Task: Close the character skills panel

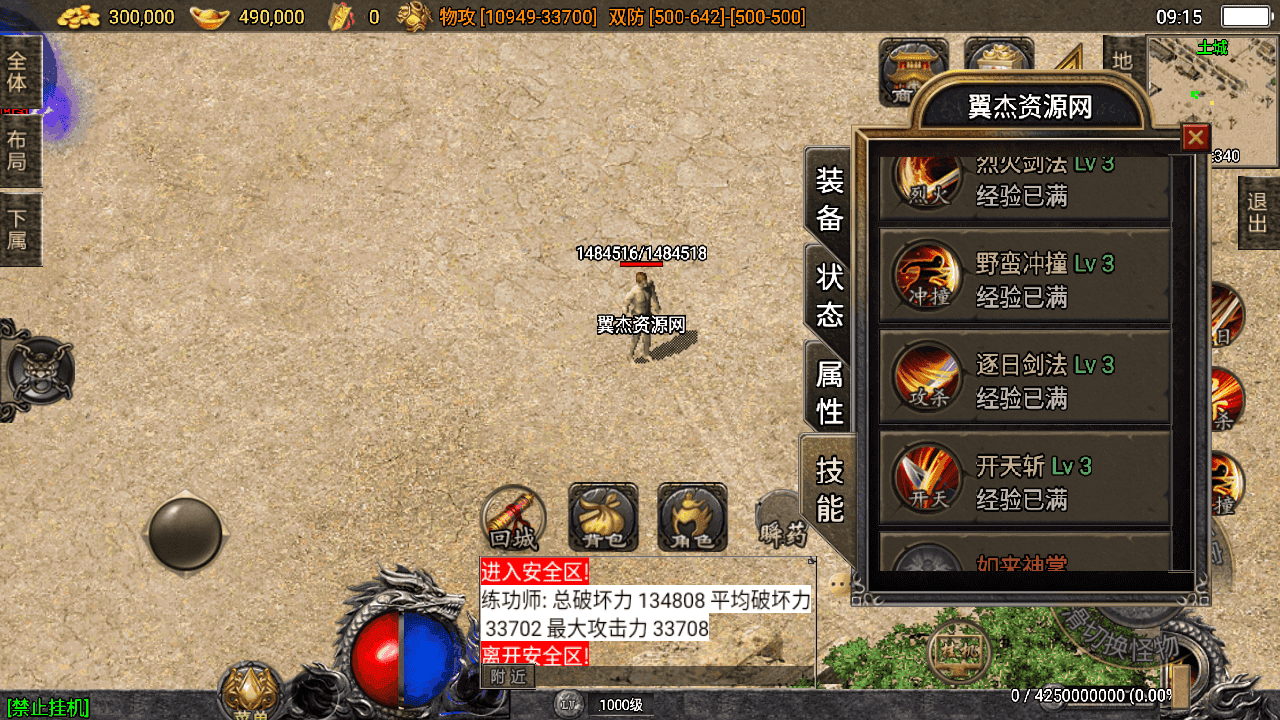Action: click(1195, 138)
